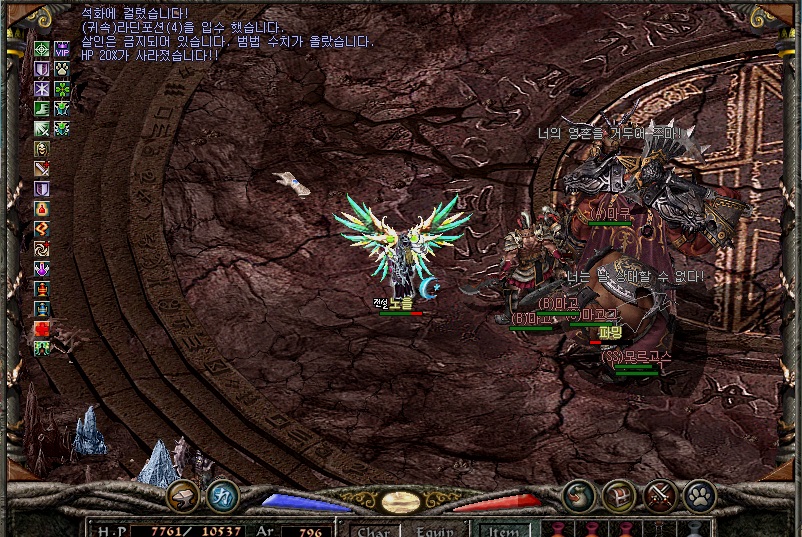Open the Item tab
Screen dimensions: 802x537
(502, 530)
